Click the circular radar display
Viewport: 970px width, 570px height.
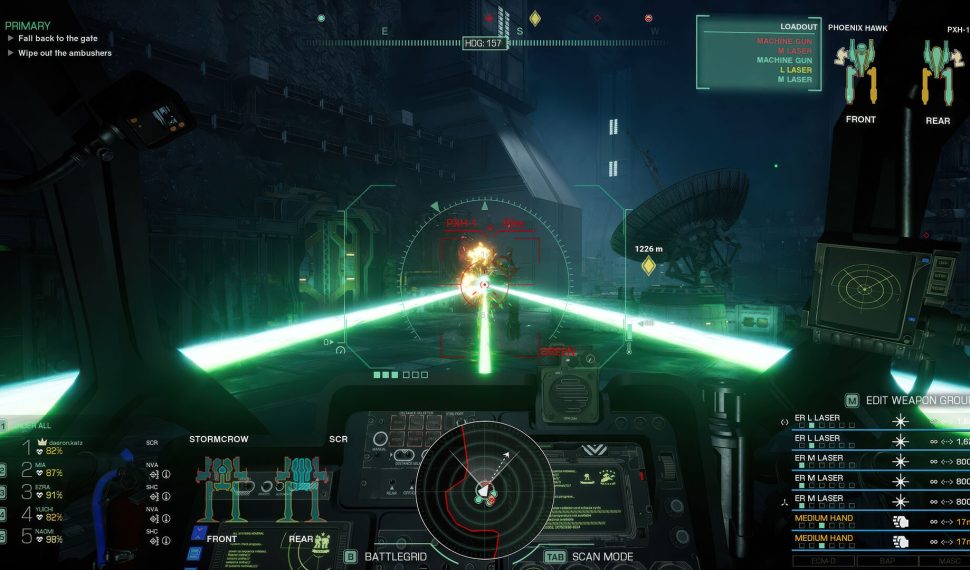(x=484, y=486)
